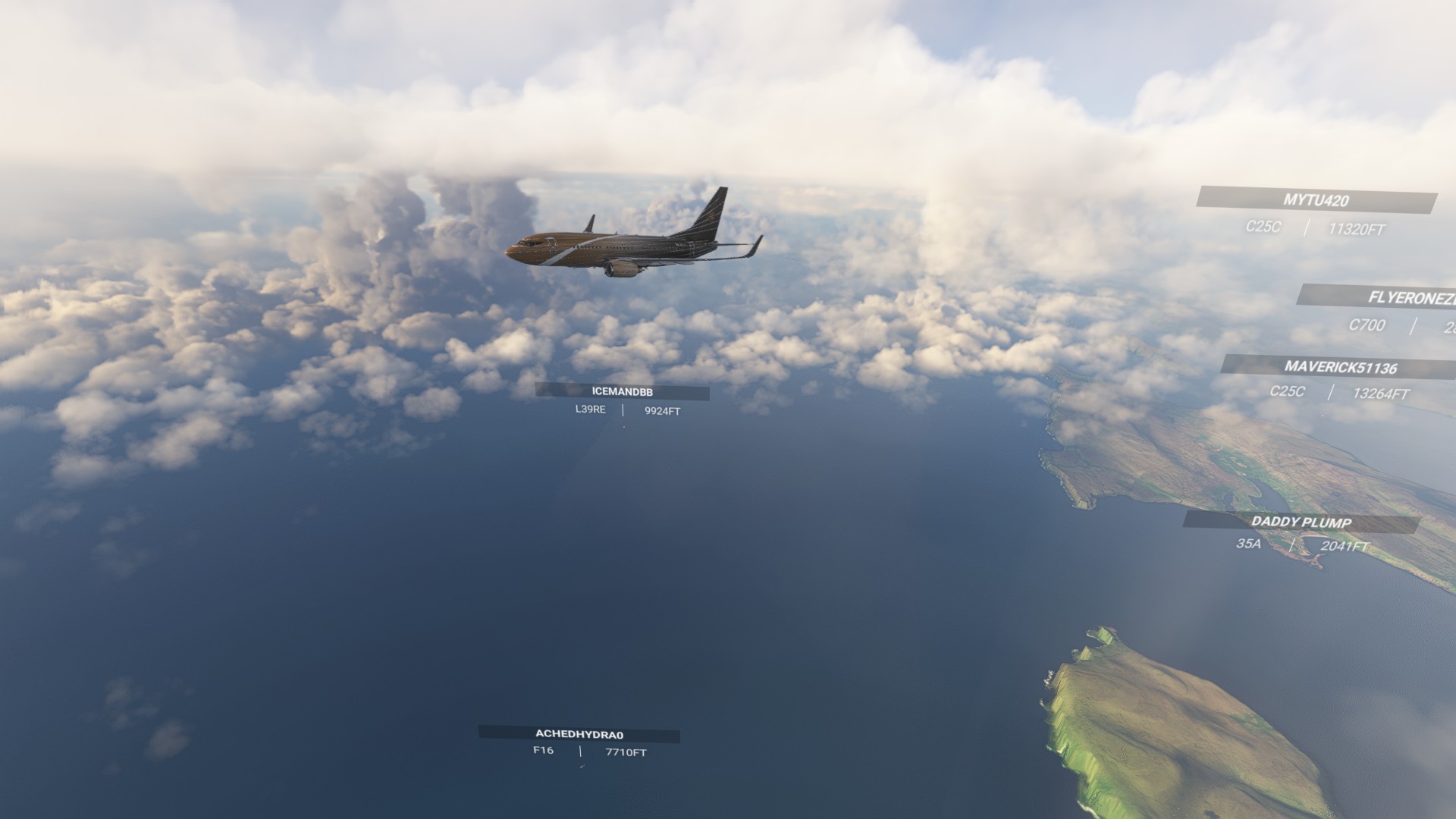1456x819 pixels.
Task: Click the 9924FT altitude readout under ICEMANDBB
Action: click(662, 413)
